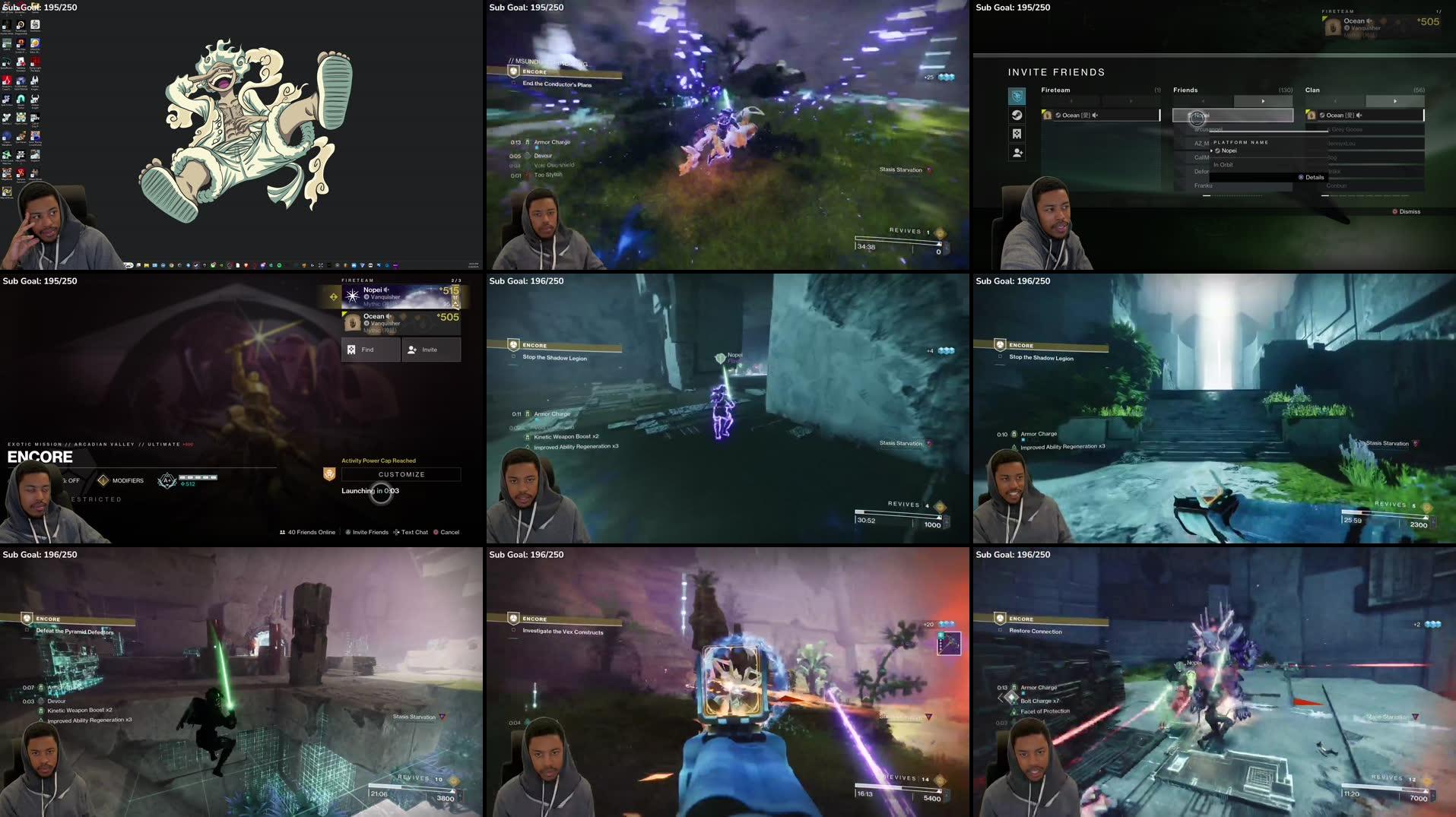Click the left pagination arrow under Clan
This screenshot has width=1456, height=817.
click(1336, 100)
